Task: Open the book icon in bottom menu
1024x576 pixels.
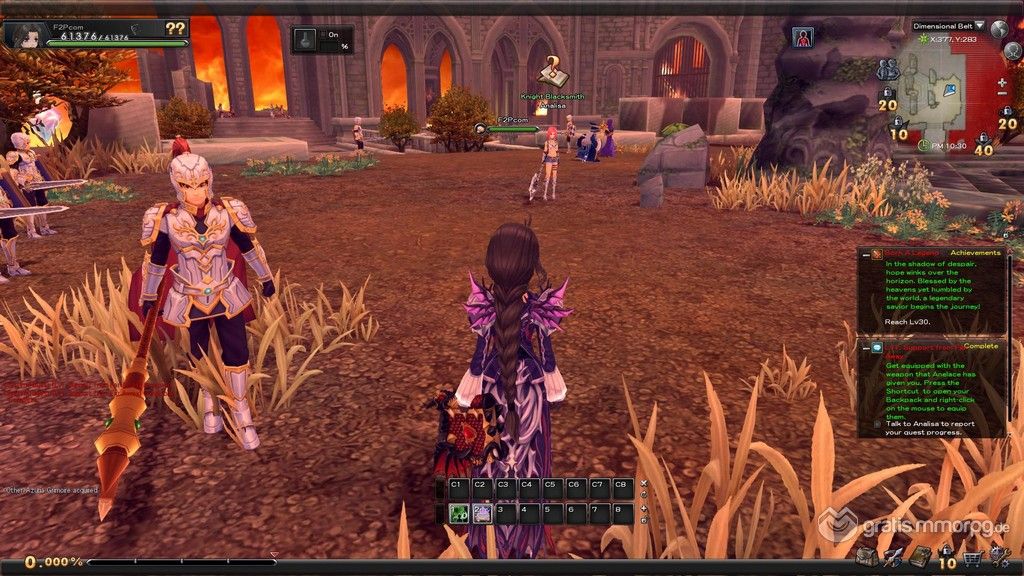Action: [919, 557]
